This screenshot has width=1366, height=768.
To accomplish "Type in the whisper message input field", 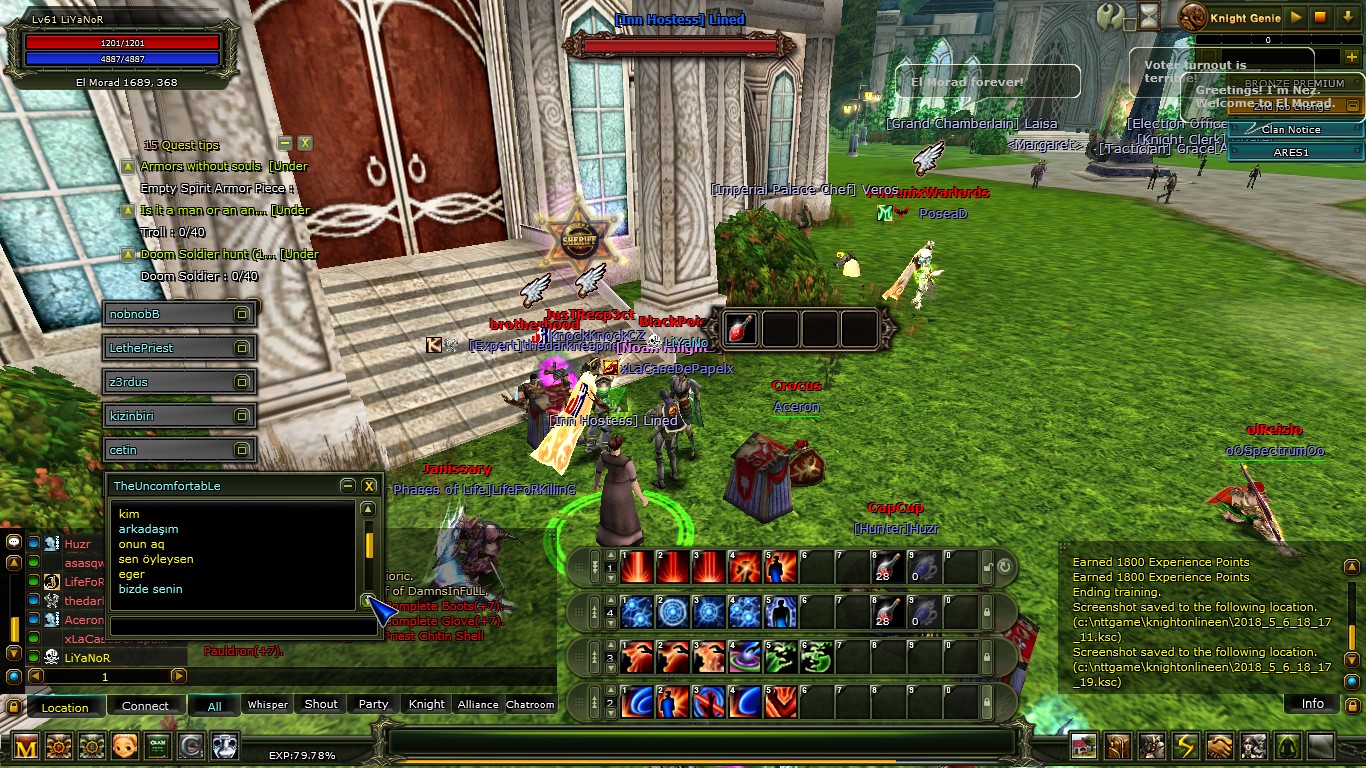I will click(x=235, y=627).
